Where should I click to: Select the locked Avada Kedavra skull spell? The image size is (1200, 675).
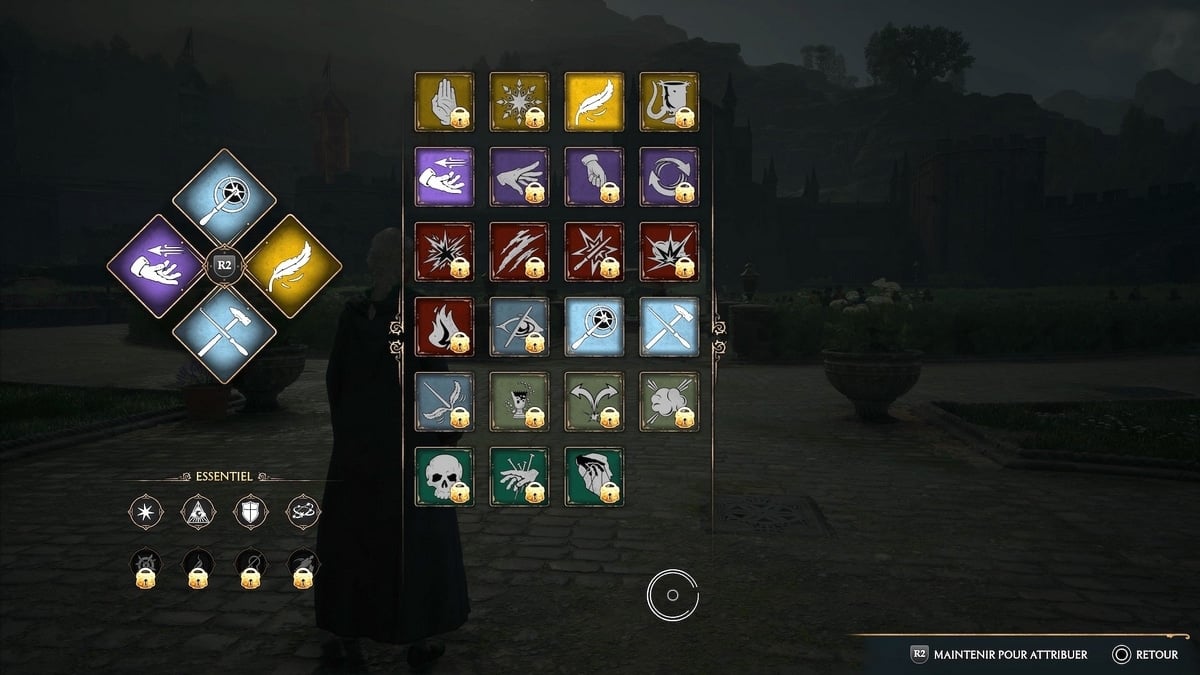[443, 476]
